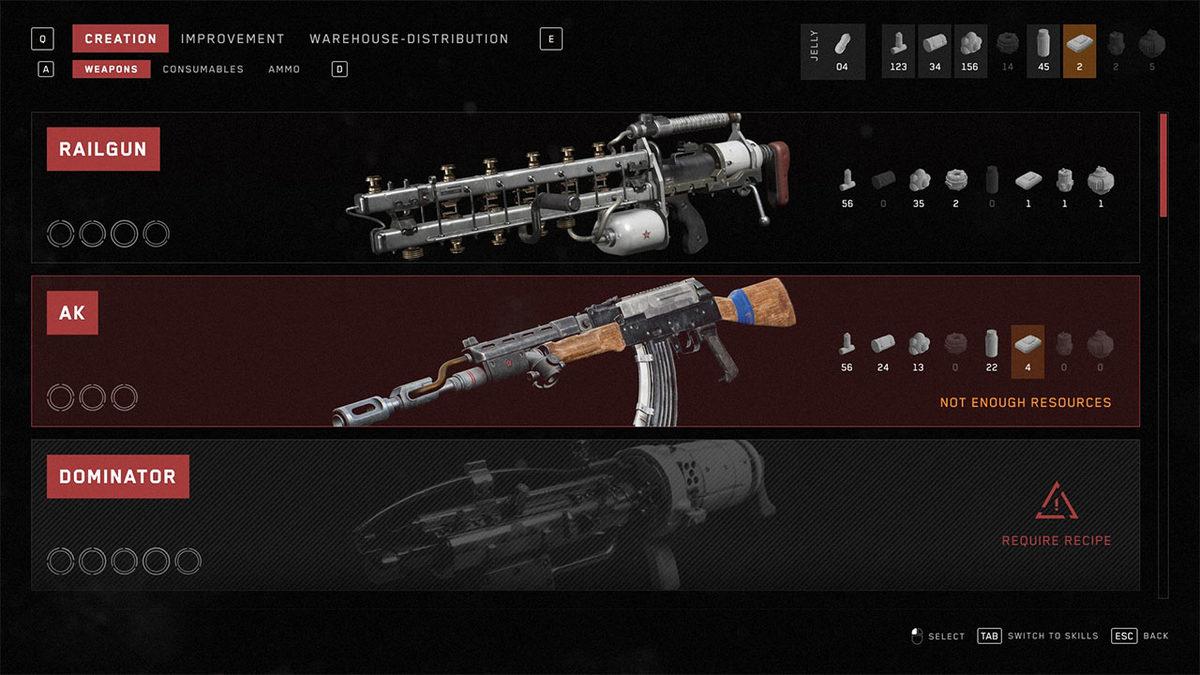Switch to the Ammo category
Viewport: 1200px width, 675px height.
point(284,70)
